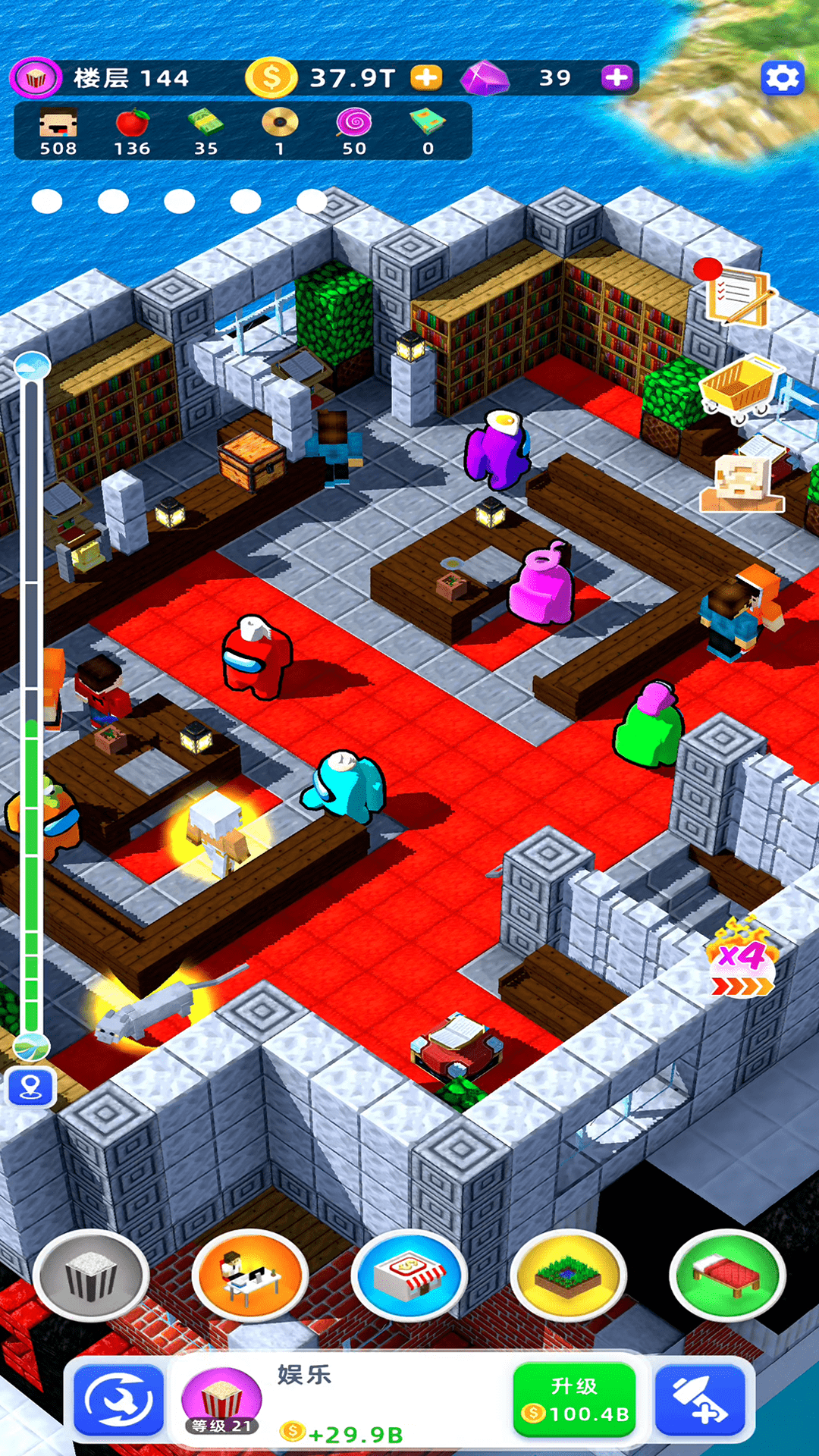Viewport: 819px width, 1456px height.
Task: Upgrade entertainment for 100.4B
Action: [x=574, y=1400]
